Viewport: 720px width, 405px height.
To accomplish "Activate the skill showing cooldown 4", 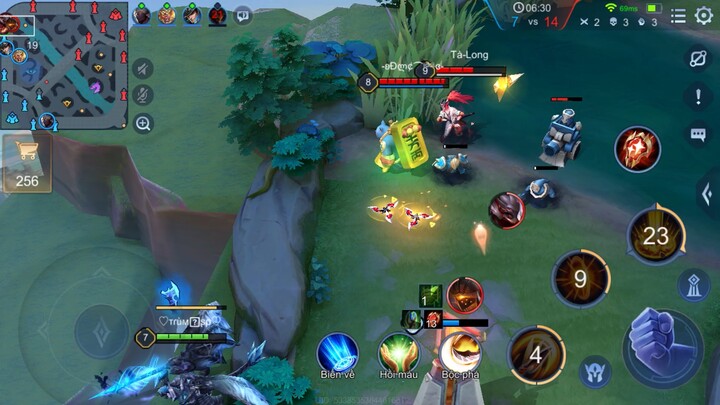I will (536, 355).
